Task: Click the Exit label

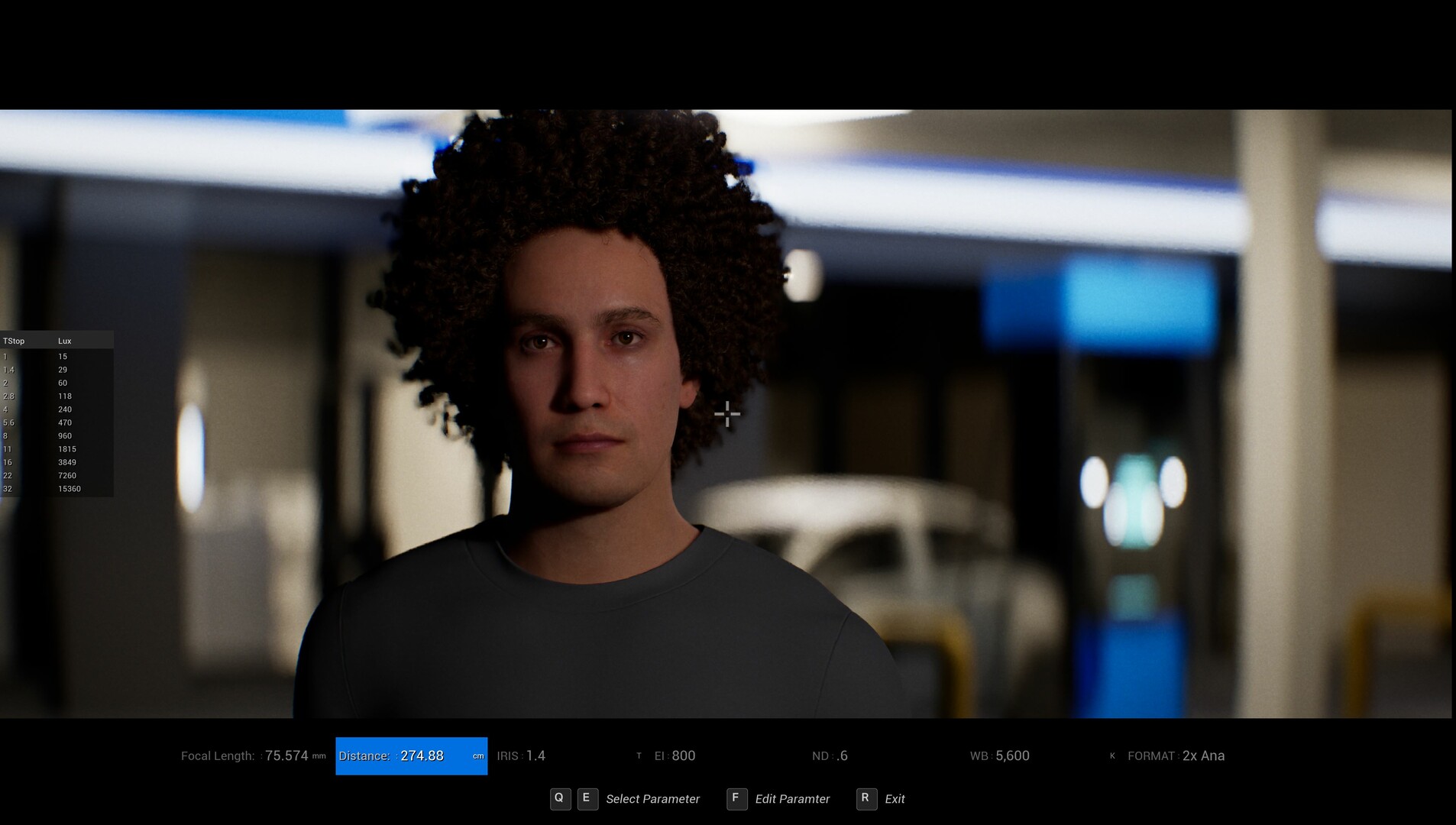Action: point(895,799)
